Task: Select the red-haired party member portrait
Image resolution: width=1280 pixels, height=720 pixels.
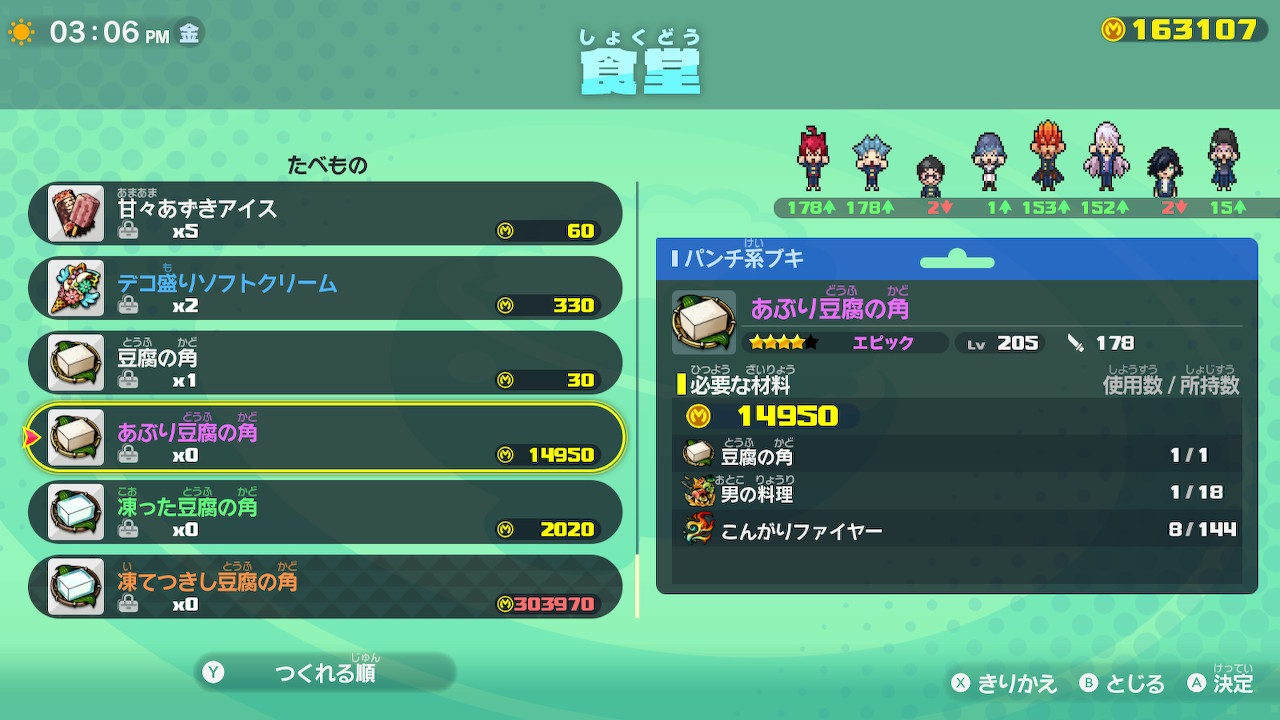Action: point(811,160)
